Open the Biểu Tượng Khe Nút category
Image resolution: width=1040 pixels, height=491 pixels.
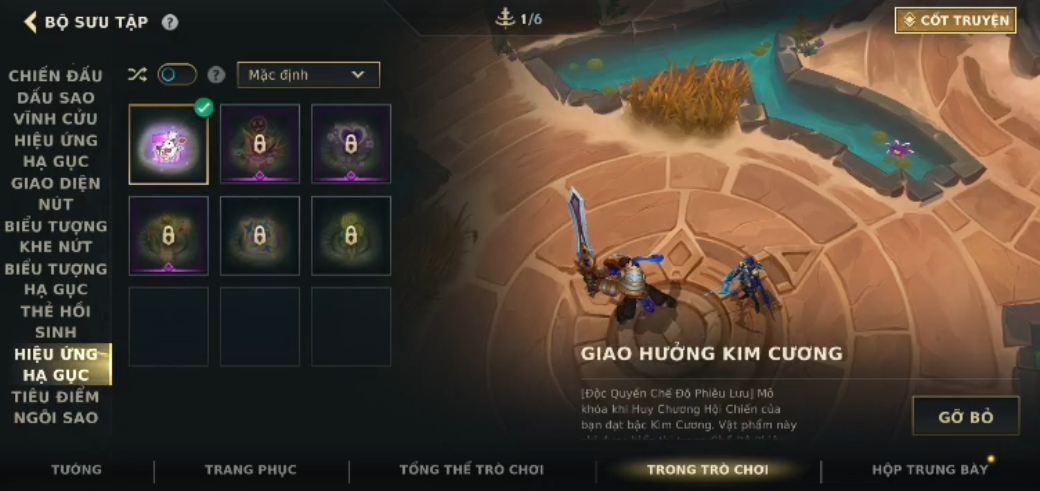click(x=56, y=236)
